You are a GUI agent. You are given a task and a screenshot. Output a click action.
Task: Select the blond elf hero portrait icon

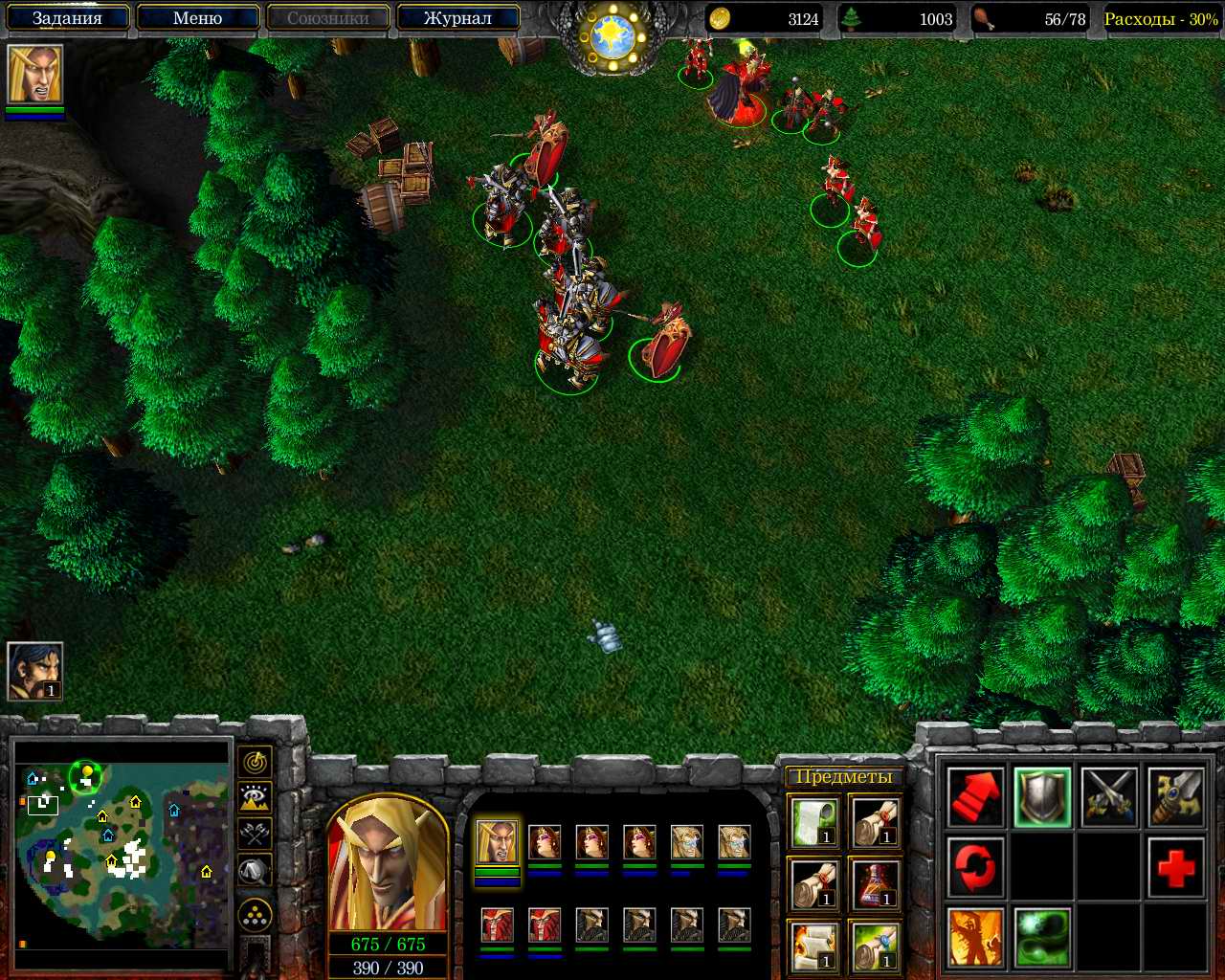35,75
